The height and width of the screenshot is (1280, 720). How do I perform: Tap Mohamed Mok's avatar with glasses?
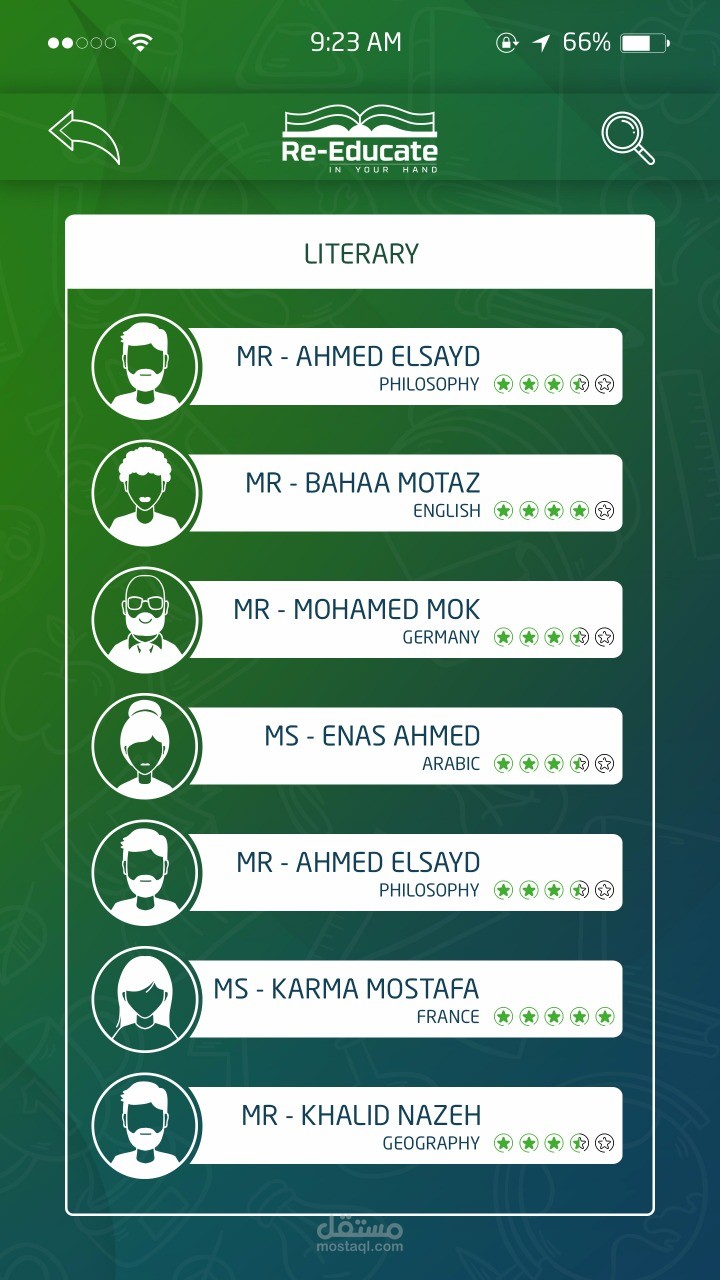146,619
